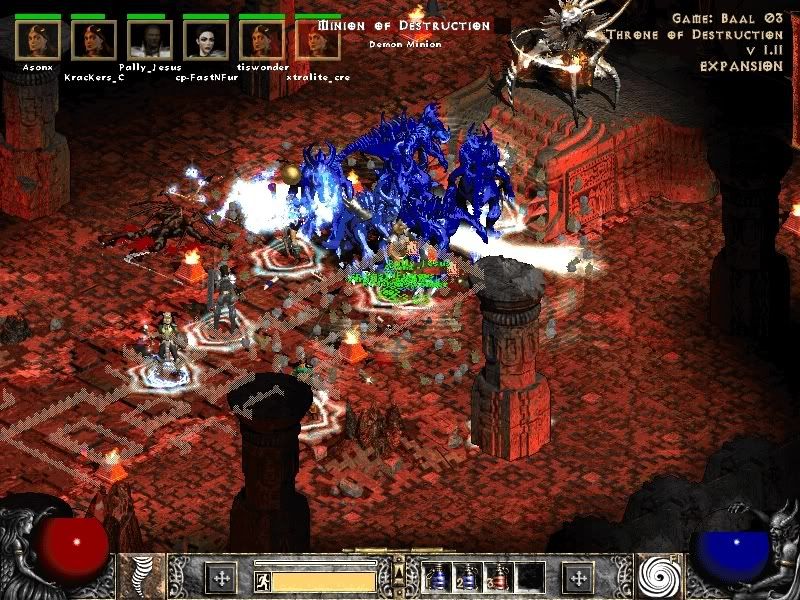Select the cp-FastNFur party portrait
The height and width of the screenshot is (600, 800).
point(206,40)
